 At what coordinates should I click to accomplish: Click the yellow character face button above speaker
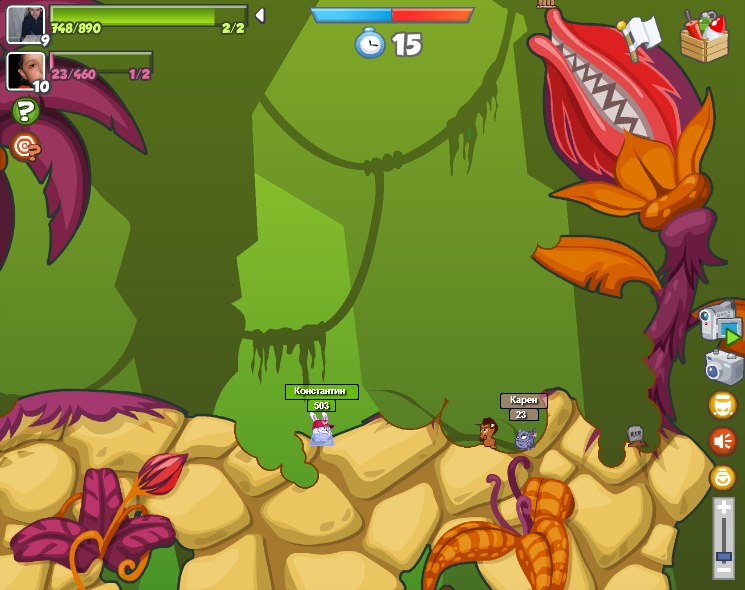click(722, 405)
